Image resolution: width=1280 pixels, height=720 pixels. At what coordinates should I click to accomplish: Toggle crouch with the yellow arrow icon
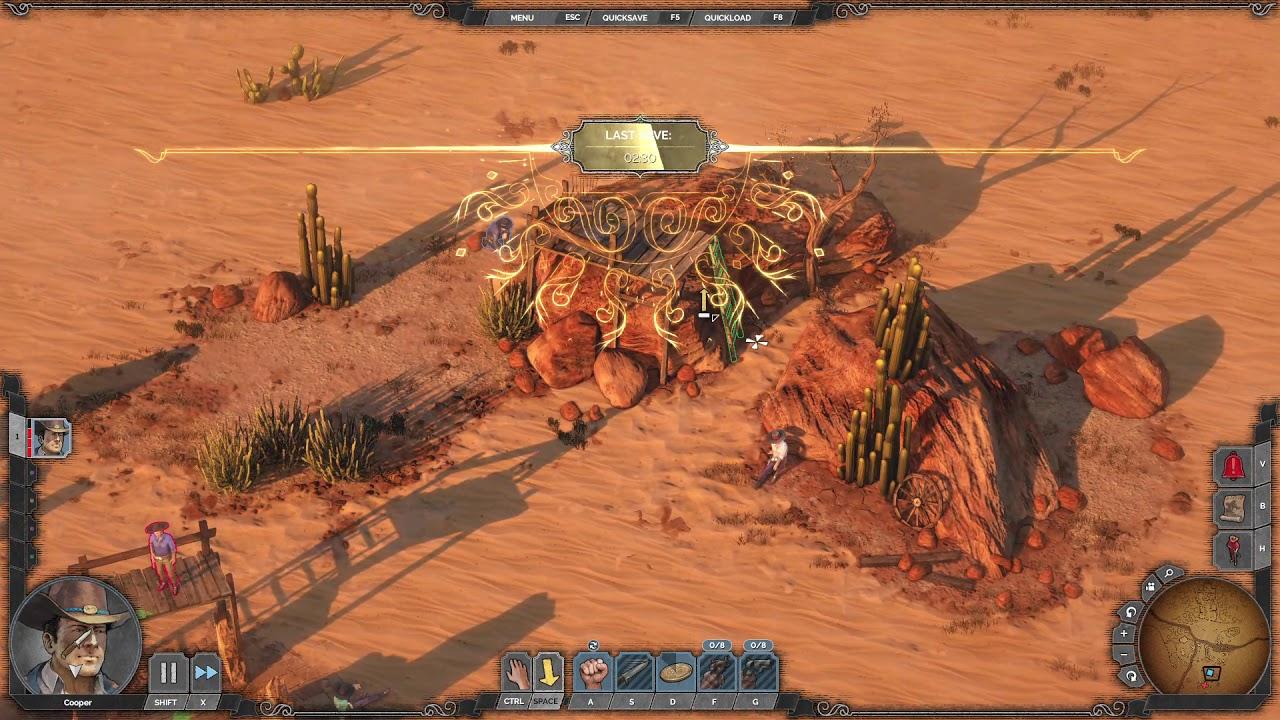548,673
